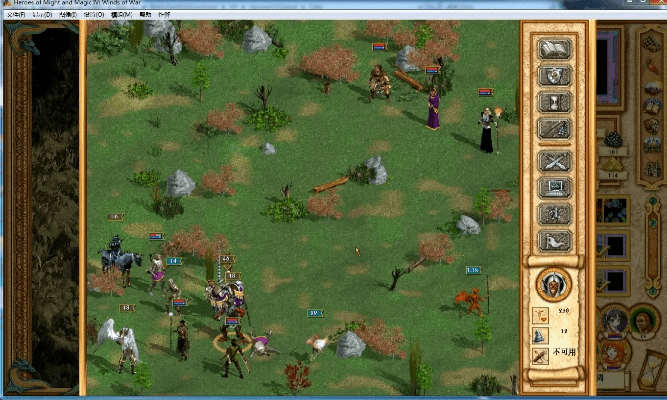This screenshot has height=400, width=667.
Task: Open the 帮助 help menu
Action: [x=145, y=16]
